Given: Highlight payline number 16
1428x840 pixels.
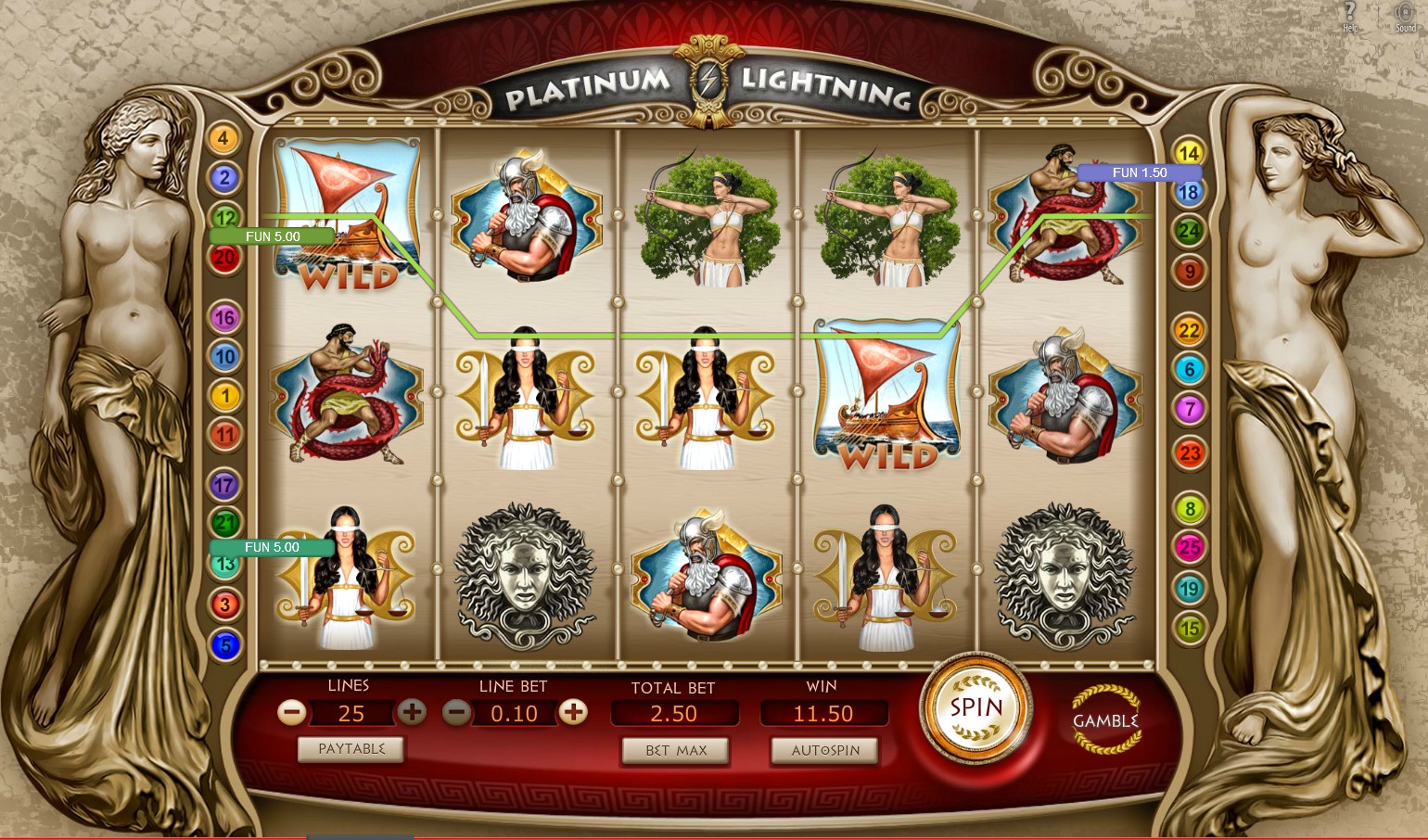Looking at the screenshot, I should point(224,318).
